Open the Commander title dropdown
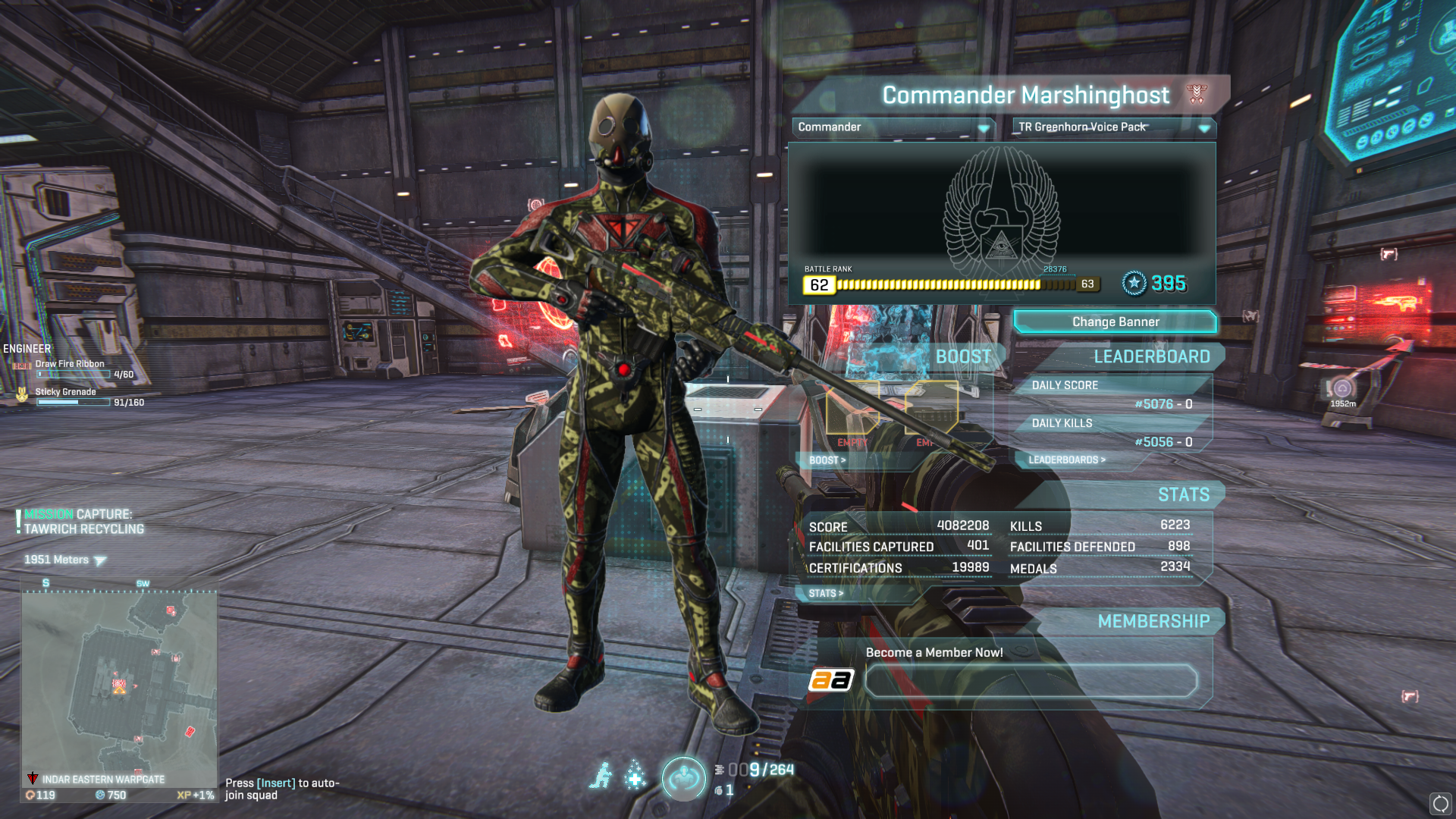 pyautogui.click(x=893, y=127)
